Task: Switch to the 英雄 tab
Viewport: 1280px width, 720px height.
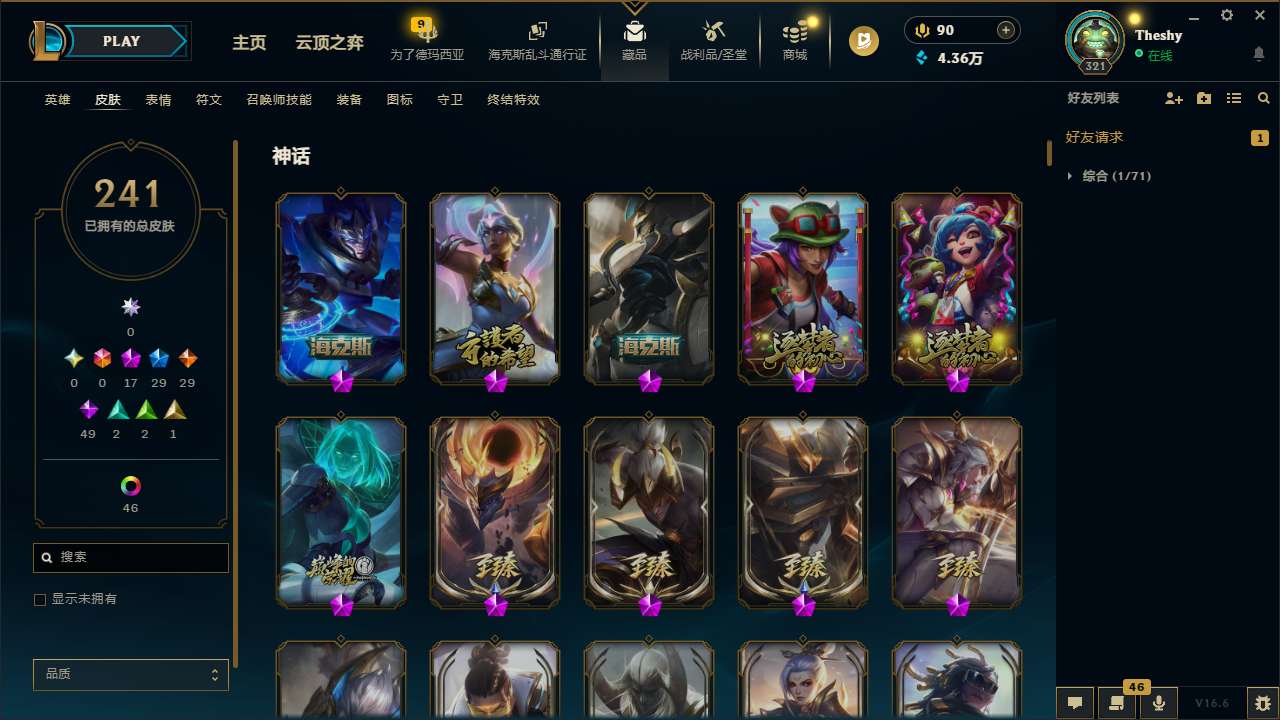Action: (x=57, y=99)
